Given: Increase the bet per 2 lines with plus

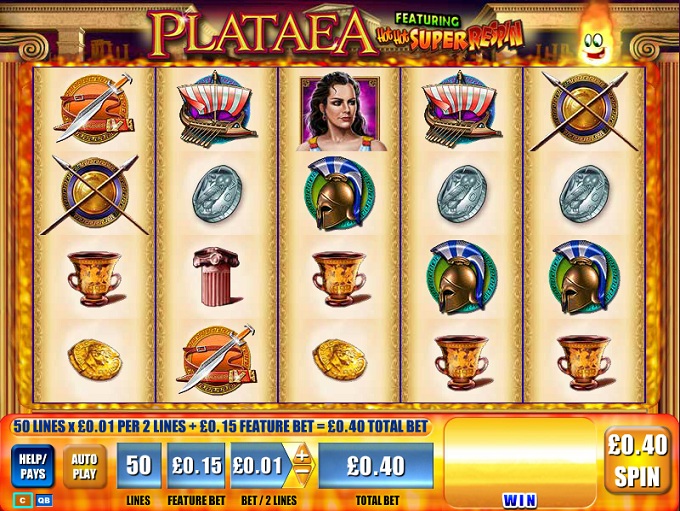Looking at the screenshot, I should [x=300, y=454].
